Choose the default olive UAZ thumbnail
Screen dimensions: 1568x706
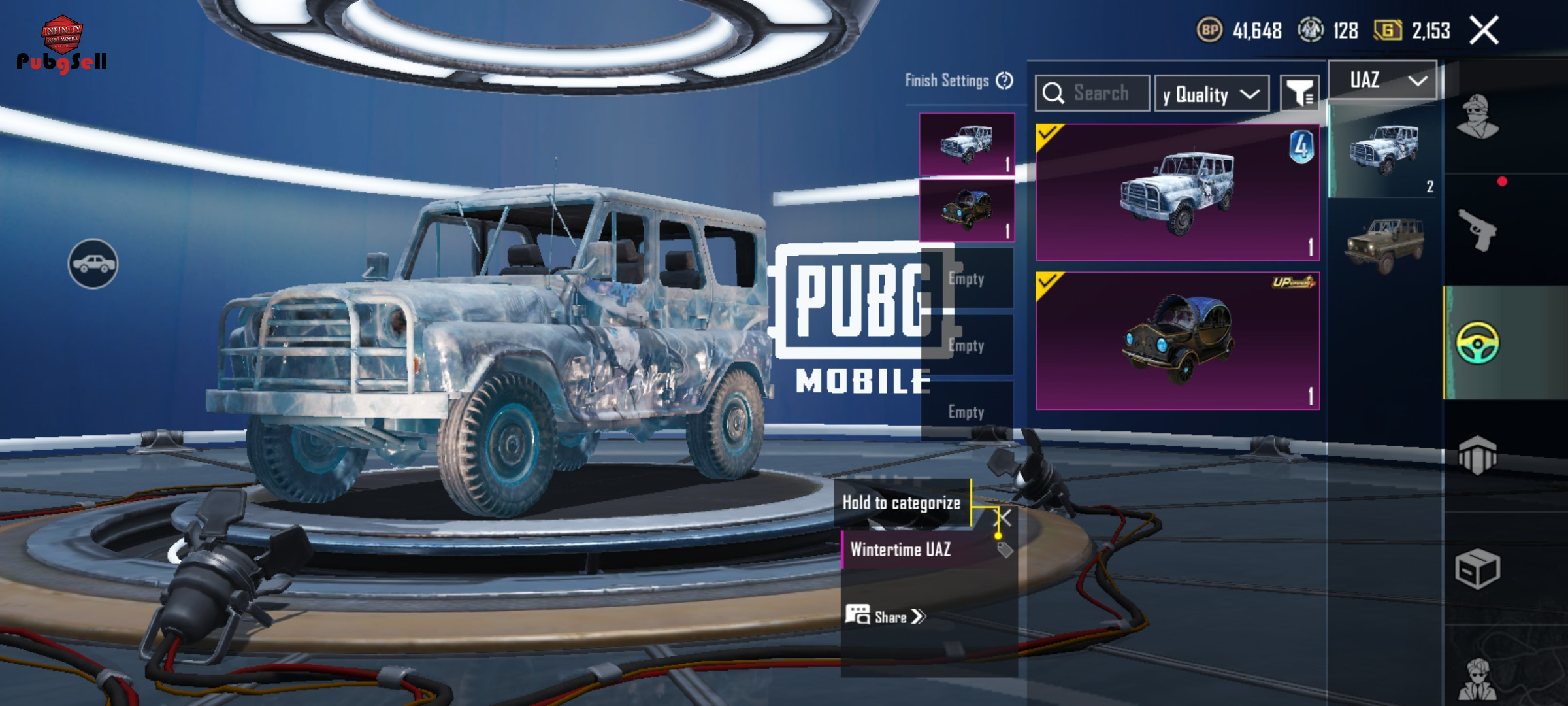point(1384,244)
